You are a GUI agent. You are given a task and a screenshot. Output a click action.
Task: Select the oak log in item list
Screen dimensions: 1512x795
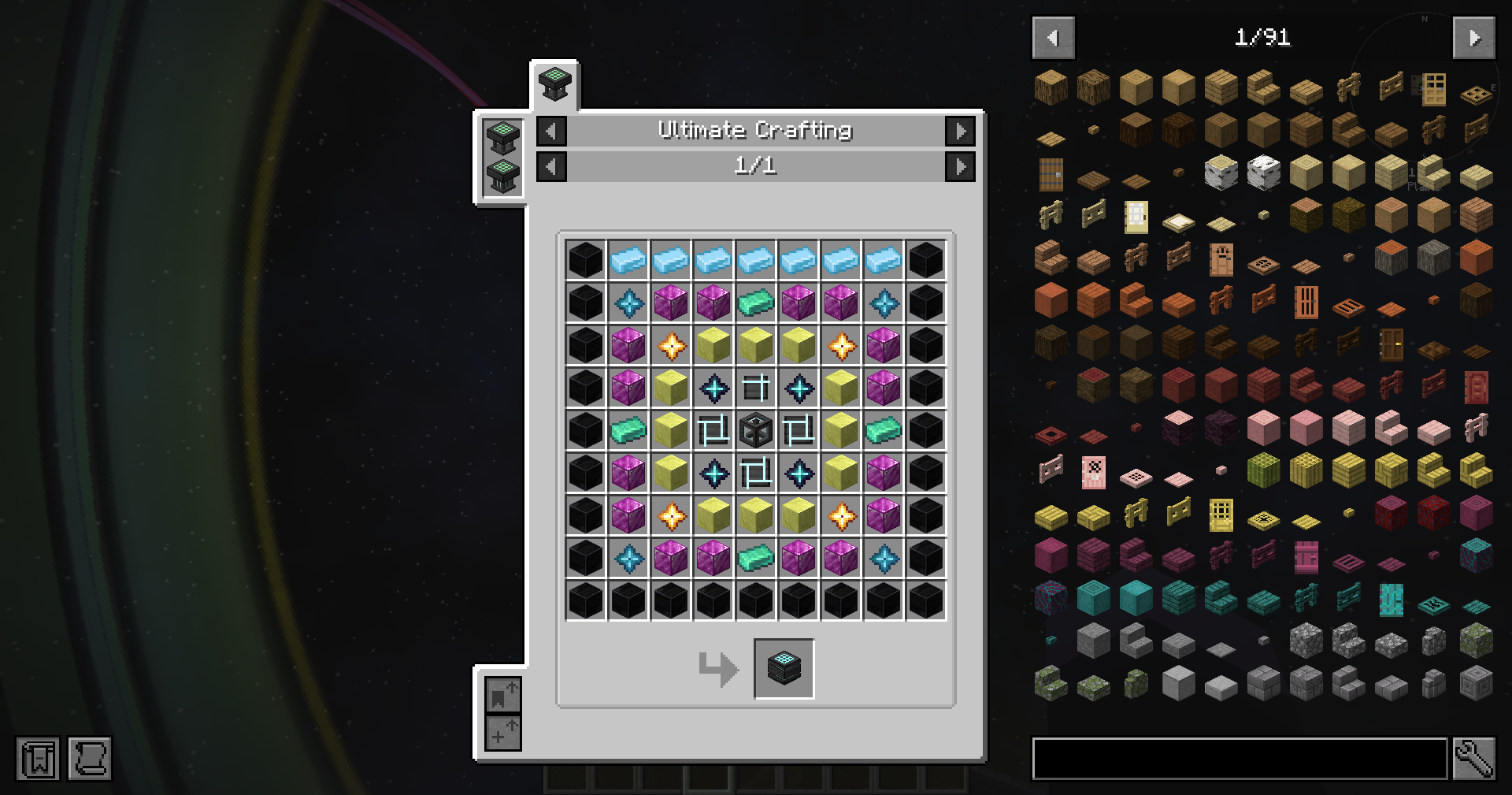[x=1051, y=87]
